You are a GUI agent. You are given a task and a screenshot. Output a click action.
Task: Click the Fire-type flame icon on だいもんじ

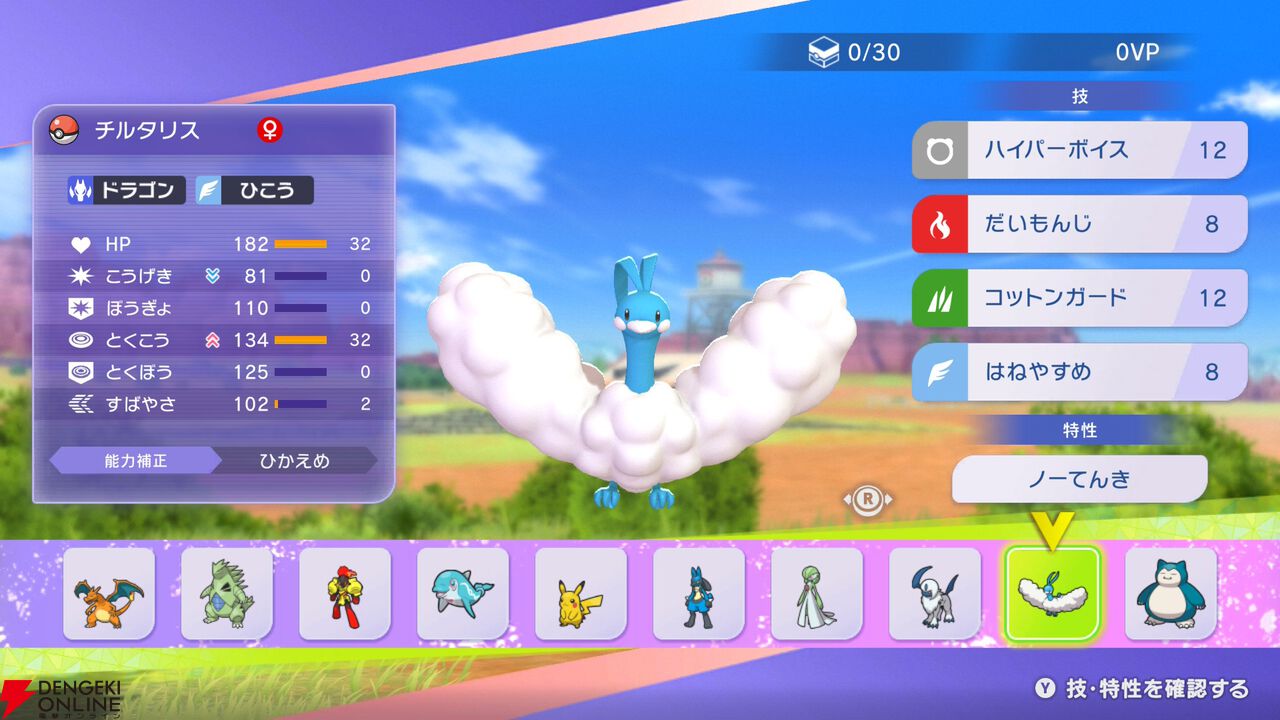tap(938, 223)
